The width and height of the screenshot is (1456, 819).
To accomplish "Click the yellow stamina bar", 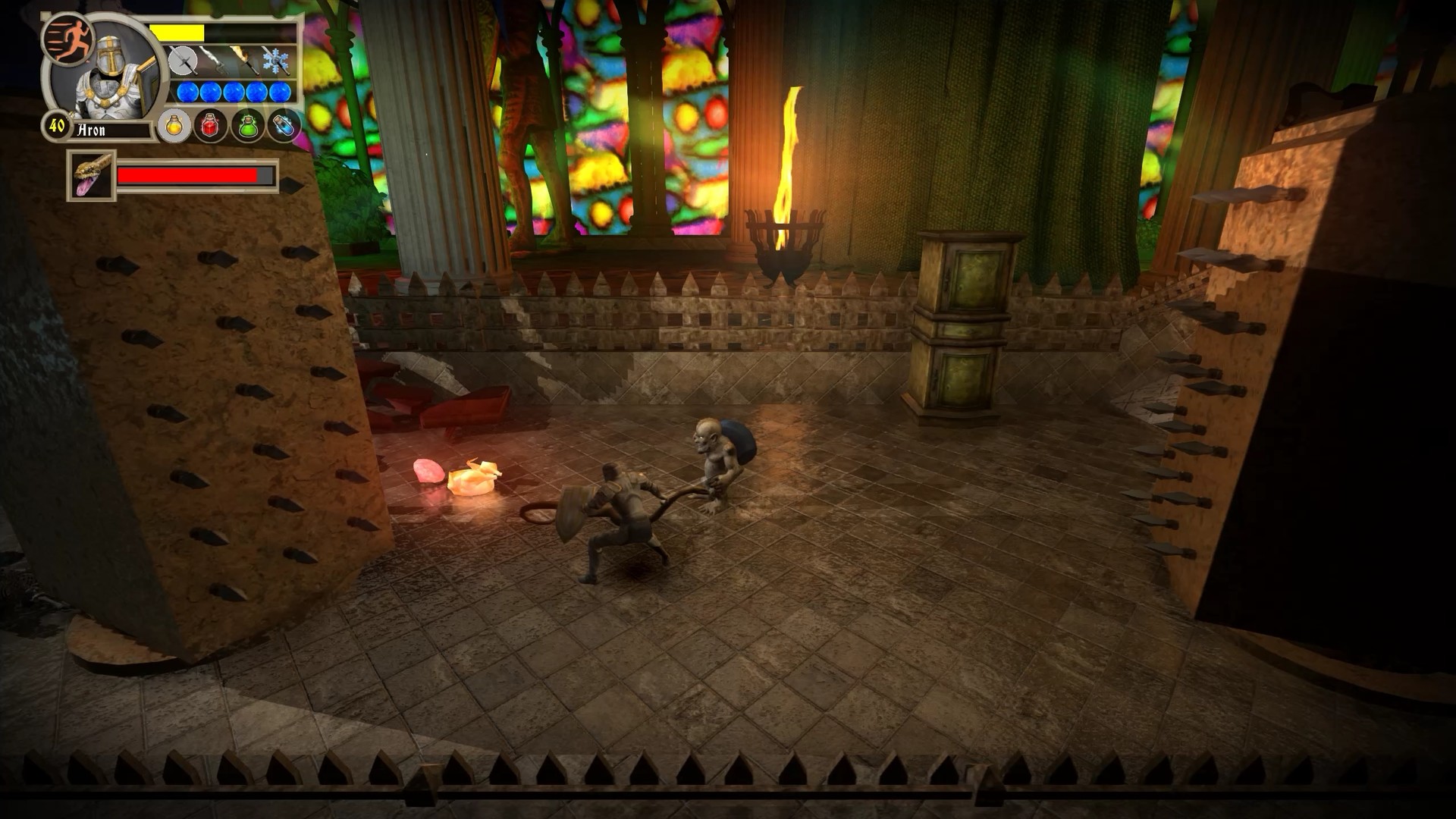I will click(177, 32).
